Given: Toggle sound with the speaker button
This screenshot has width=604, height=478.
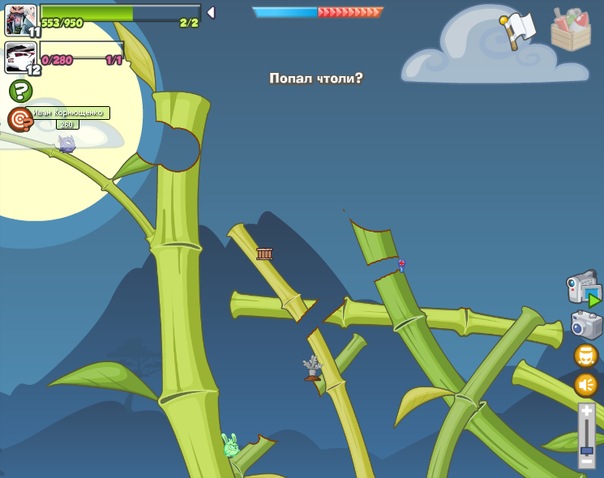Looking at the screenshot, I should click(586, 384).
